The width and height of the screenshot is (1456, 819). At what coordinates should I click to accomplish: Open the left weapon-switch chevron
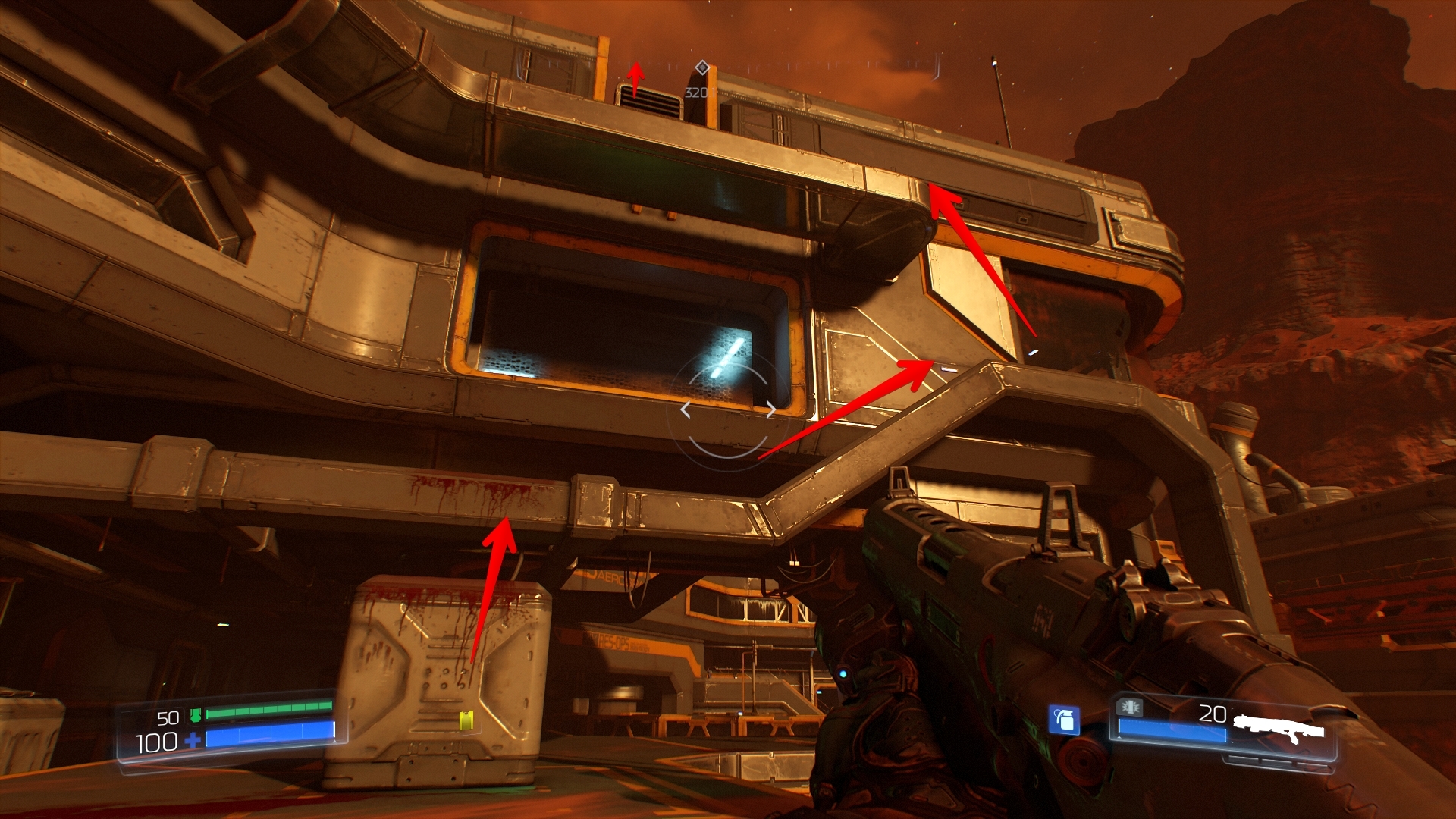[x=686, y=409]
